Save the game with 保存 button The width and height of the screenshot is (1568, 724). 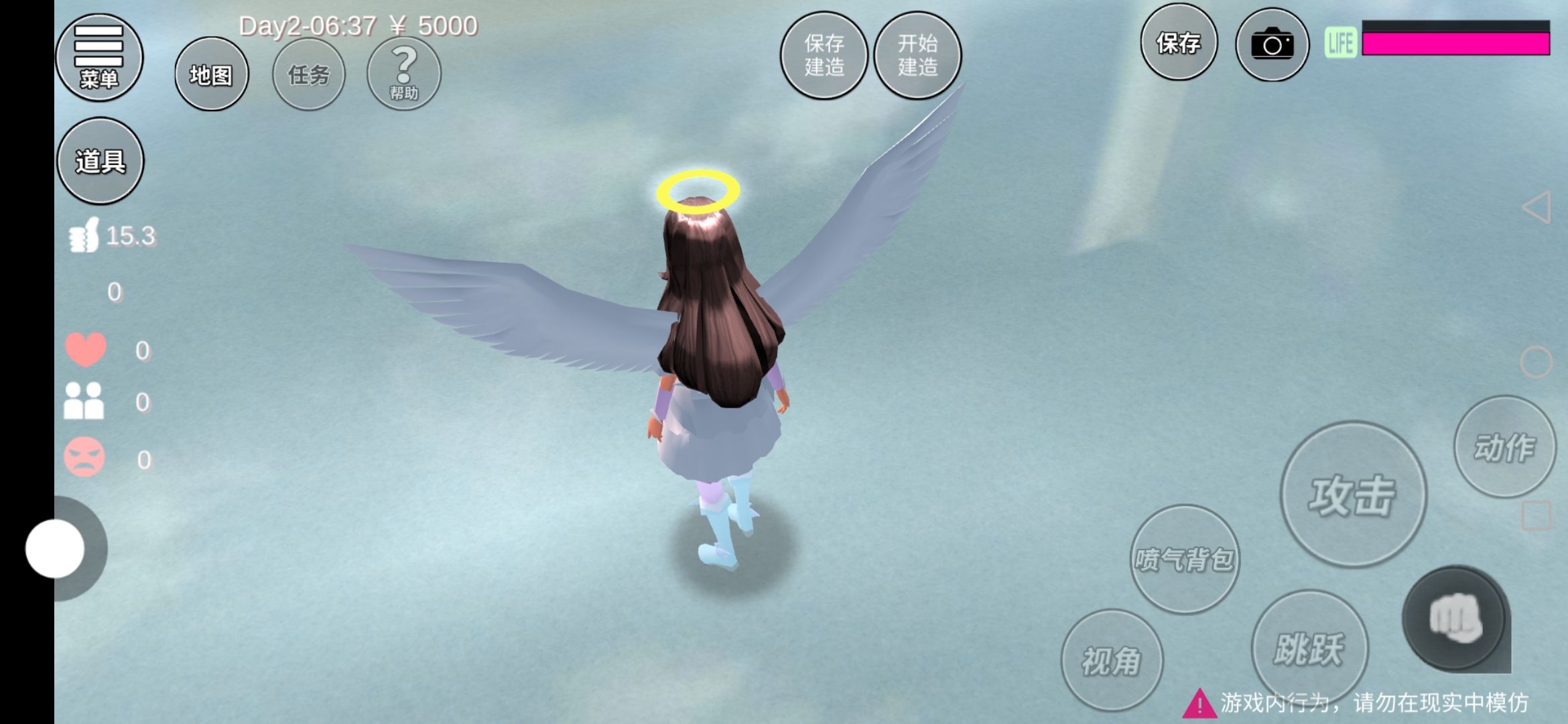point(1178,43)
